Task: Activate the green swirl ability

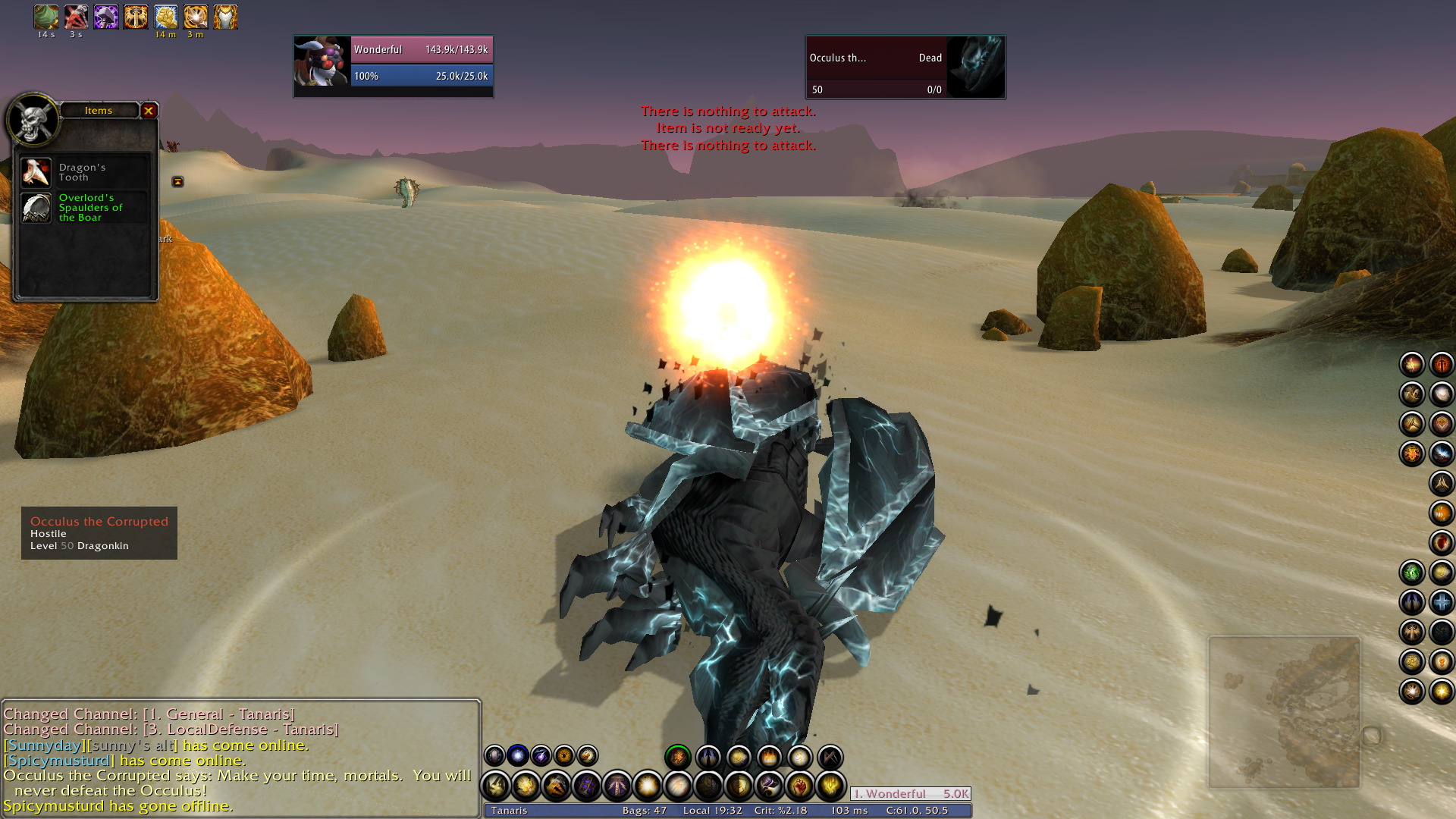Action: click(1411, 573)
